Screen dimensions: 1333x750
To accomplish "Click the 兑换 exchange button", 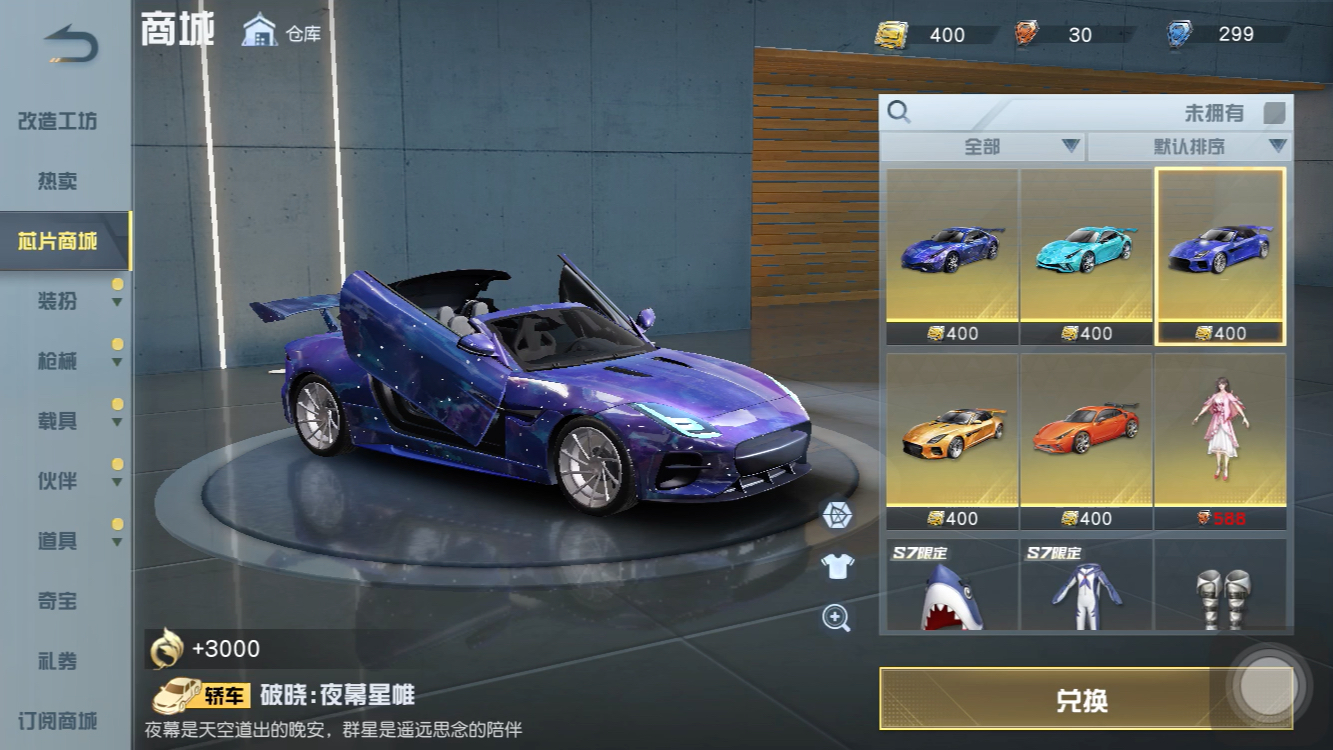I will [1082, 699].
